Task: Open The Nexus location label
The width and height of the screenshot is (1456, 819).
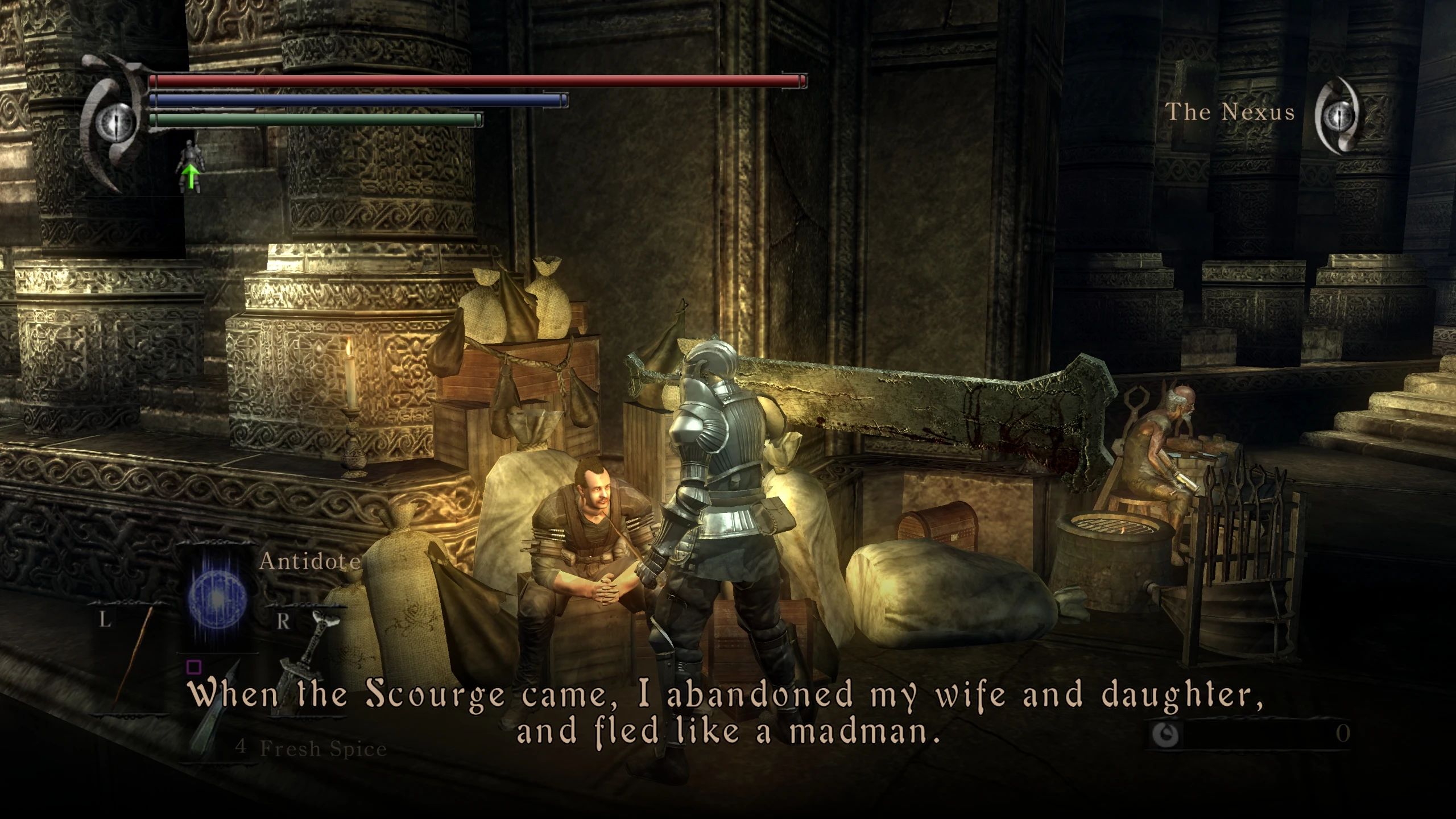Action: 1231,112
